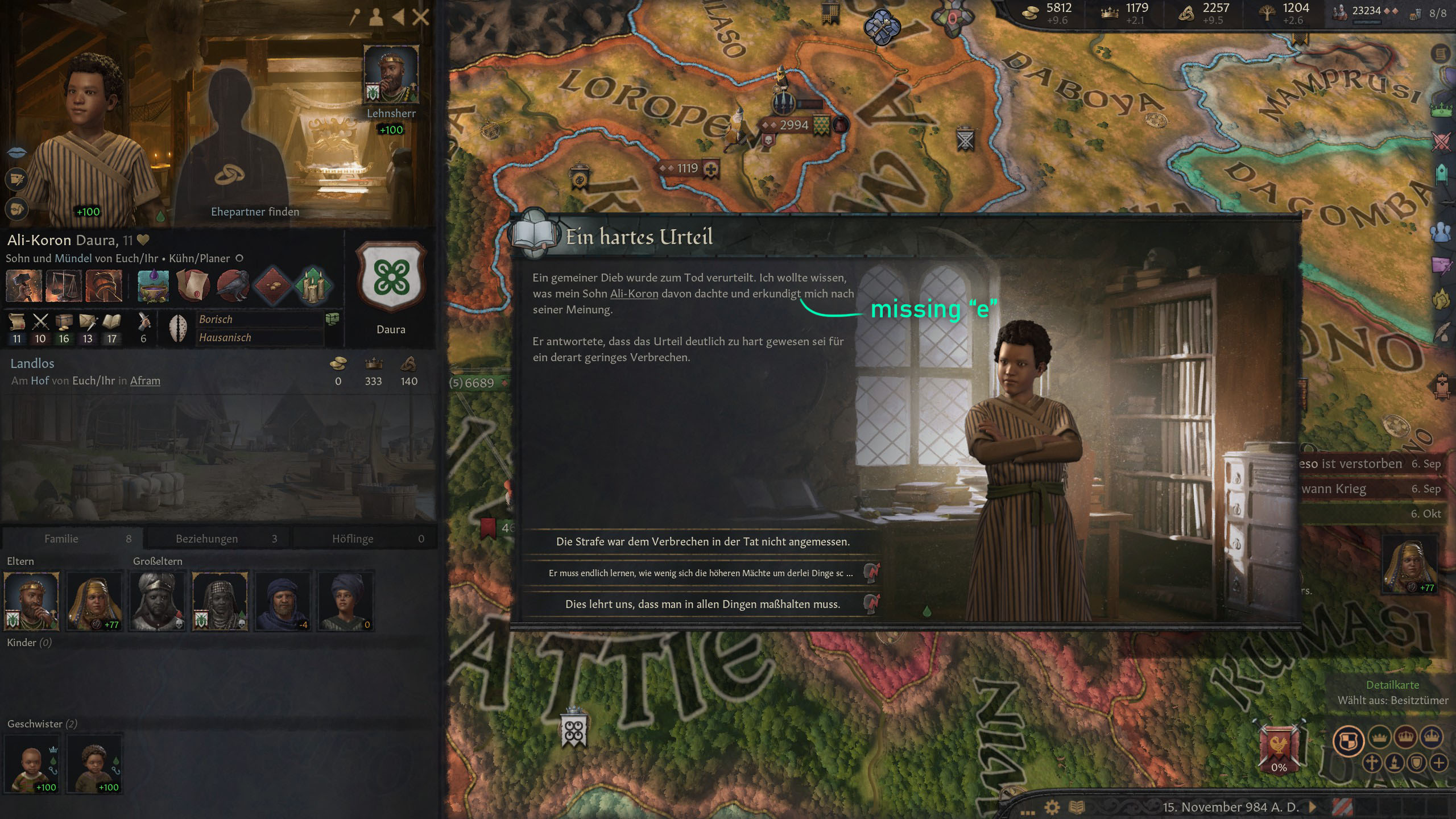Screen dimensions: 1456x819
Task: Enable the kingdoms crown map mode toggle
Action: (1406, 737)
